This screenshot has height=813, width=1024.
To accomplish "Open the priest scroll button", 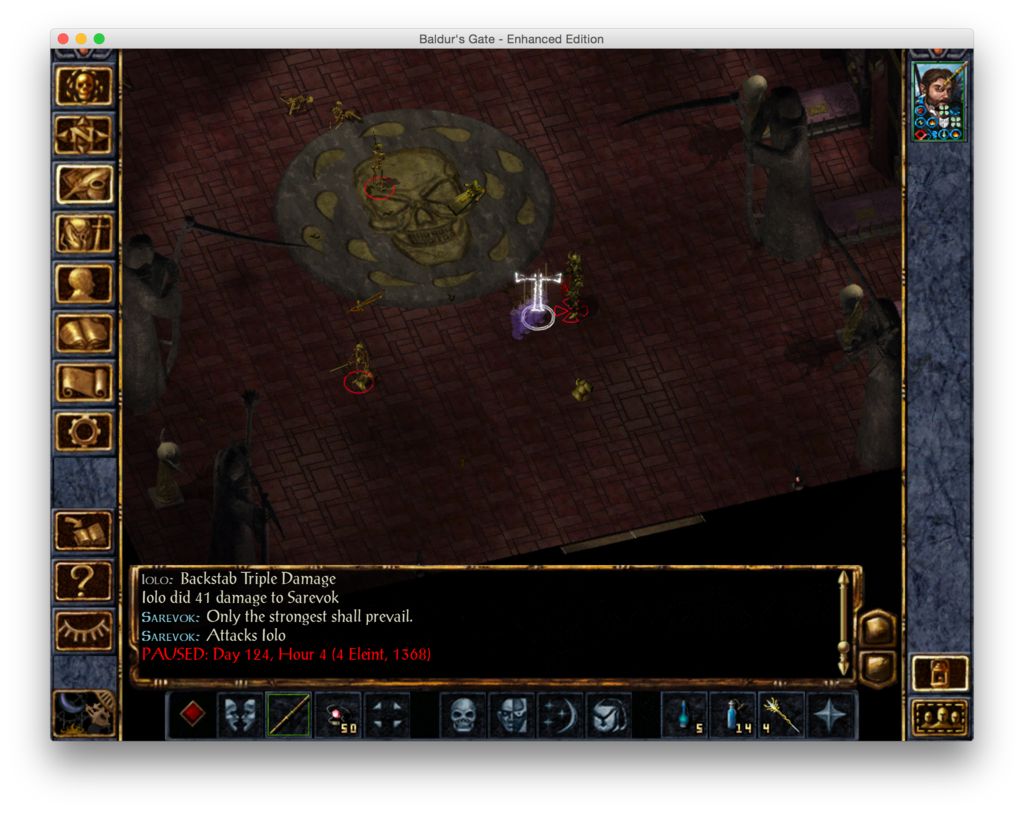I will 84,382.
